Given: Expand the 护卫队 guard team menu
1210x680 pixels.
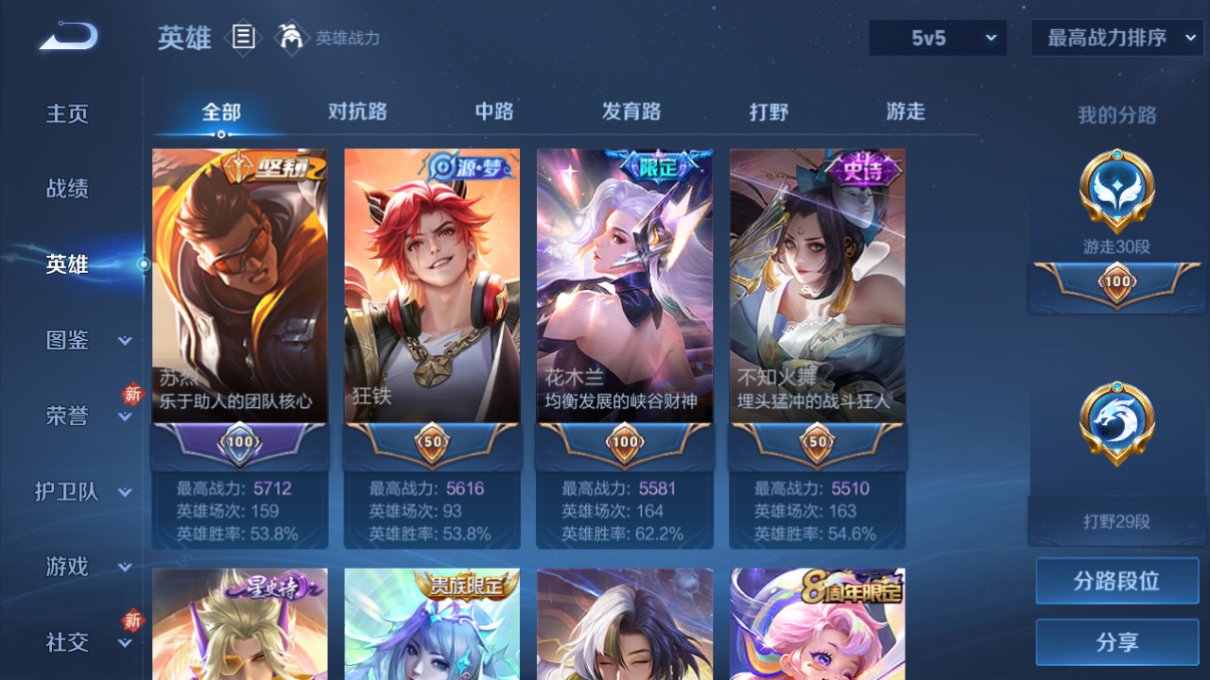Looking at the screenshot, I should (82, 492).
